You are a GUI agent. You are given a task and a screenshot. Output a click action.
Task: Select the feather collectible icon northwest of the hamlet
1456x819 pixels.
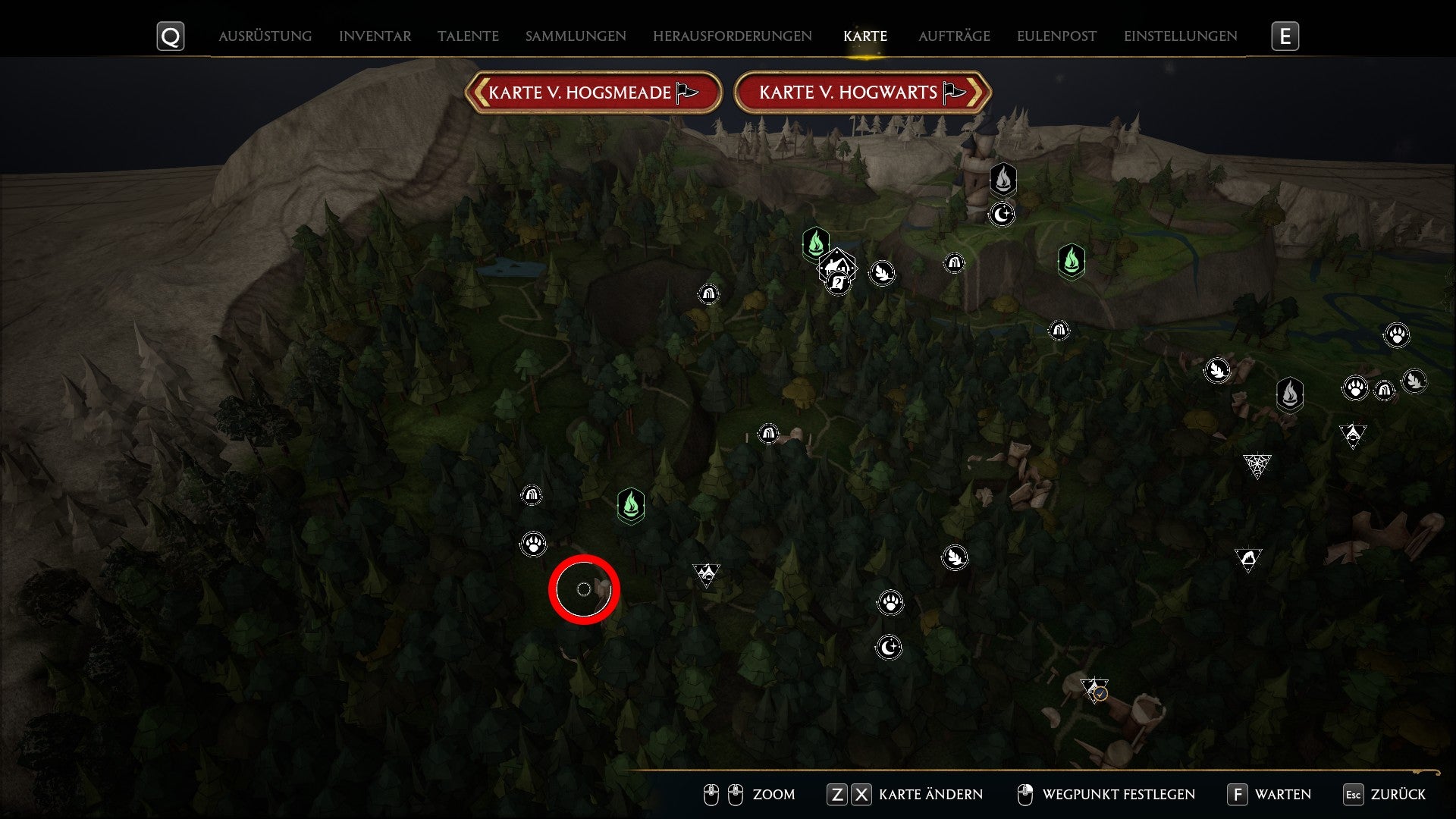pos(883,275)
